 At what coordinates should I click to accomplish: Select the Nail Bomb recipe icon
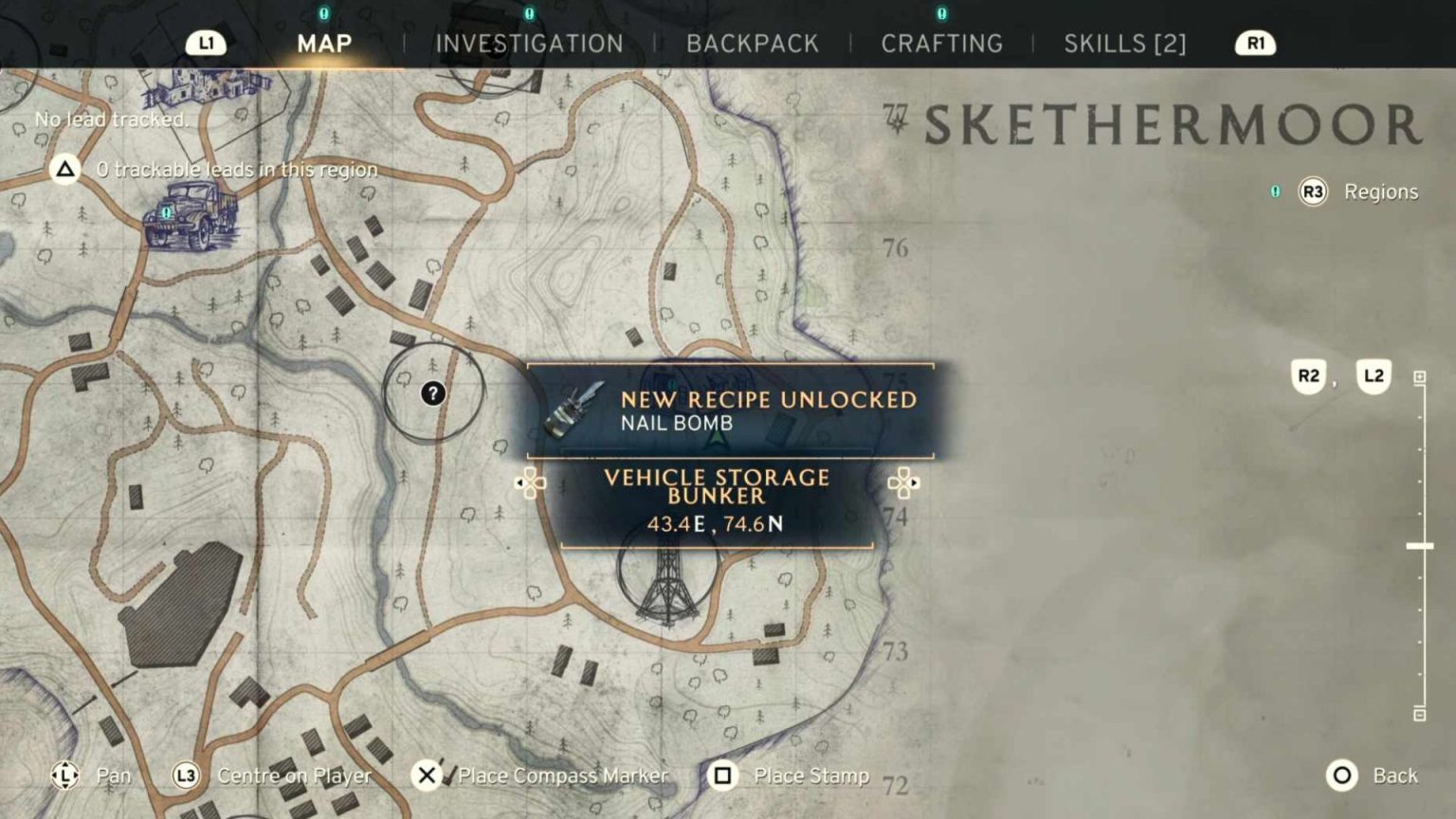(575, 411)
